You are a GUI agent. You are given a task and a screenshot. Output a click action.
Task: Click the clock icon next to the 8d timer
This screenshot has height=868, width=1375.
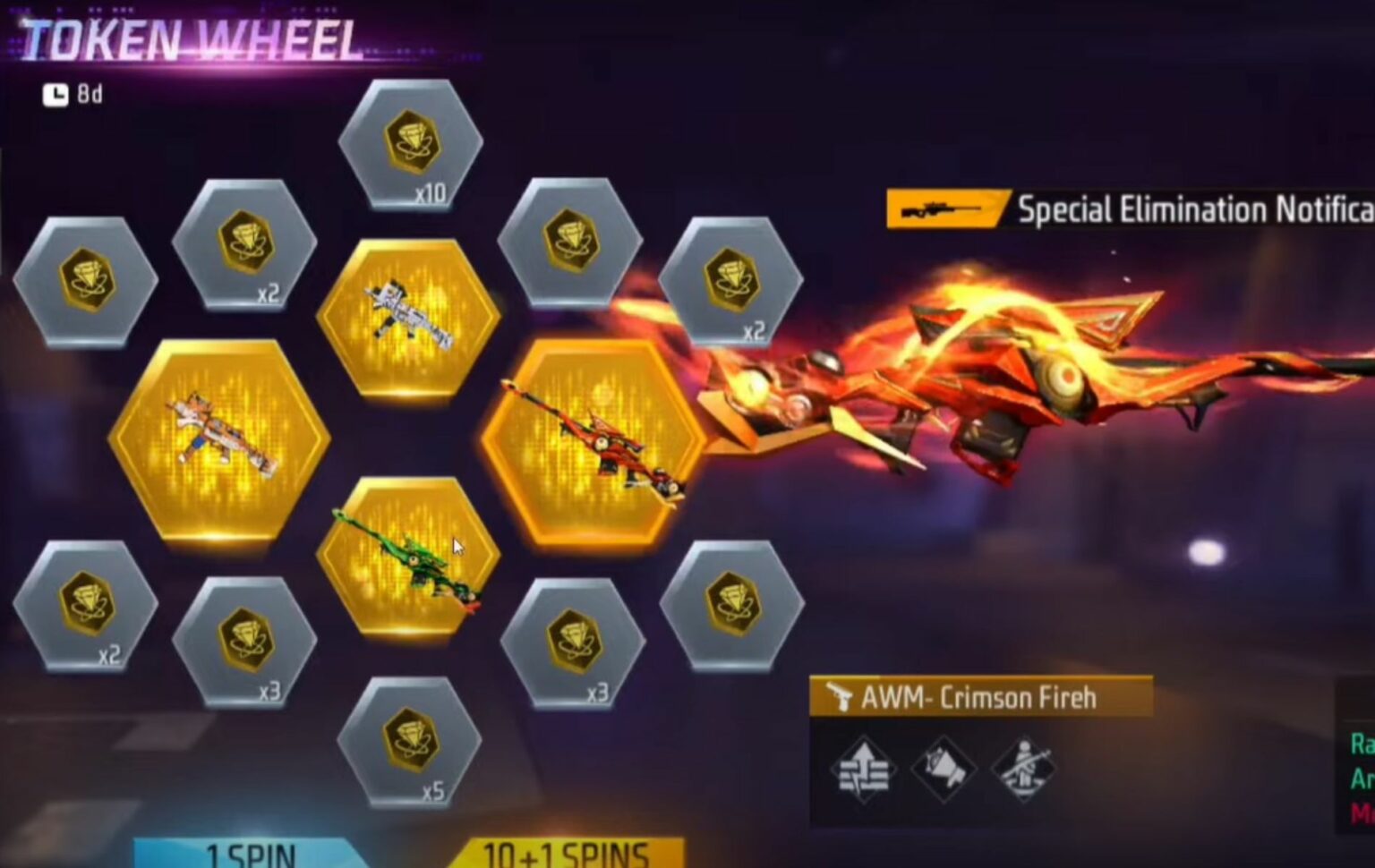(x=56, y=92)
